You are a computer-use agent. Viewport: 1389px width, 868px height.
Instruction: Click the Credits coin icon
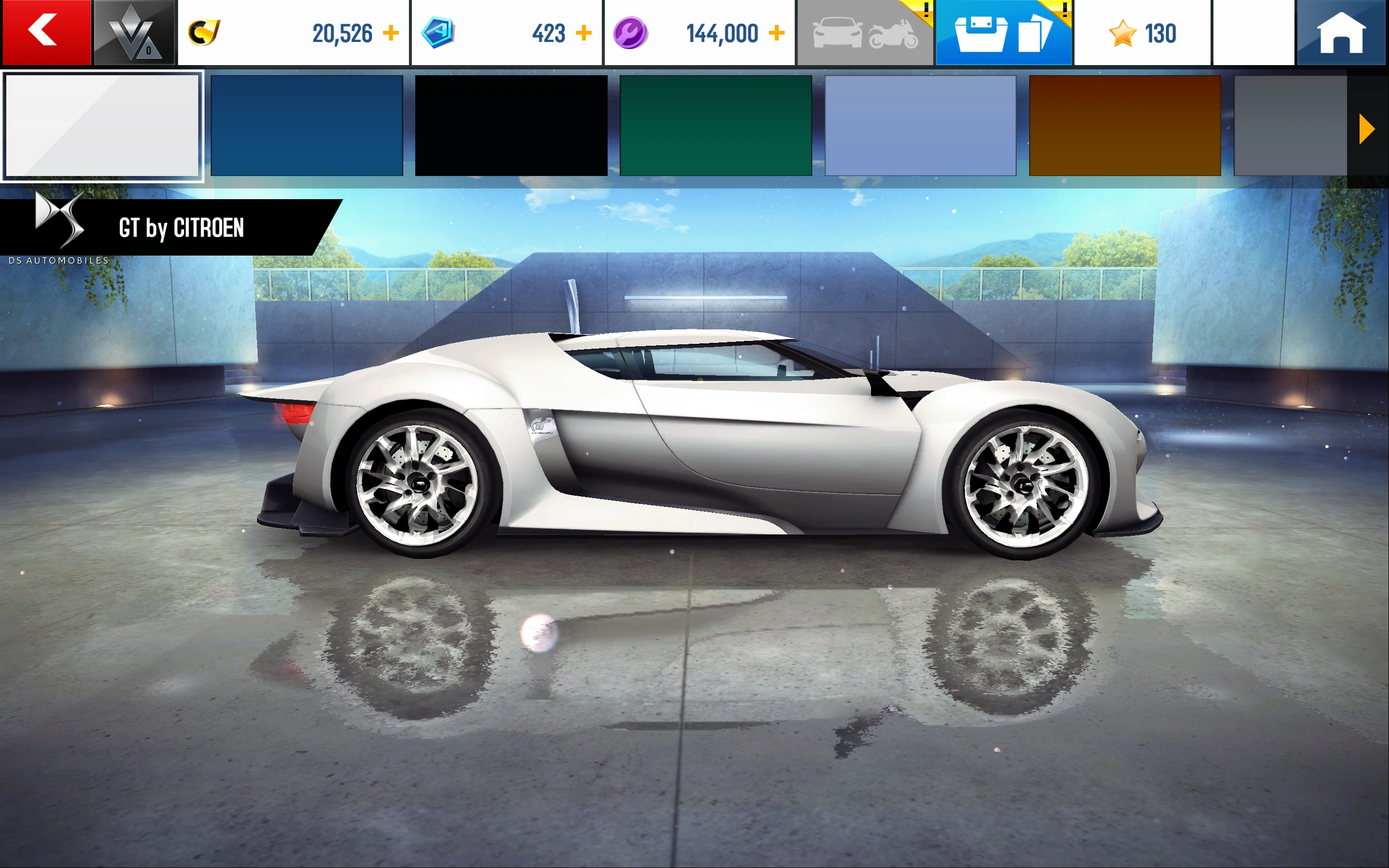205,31
